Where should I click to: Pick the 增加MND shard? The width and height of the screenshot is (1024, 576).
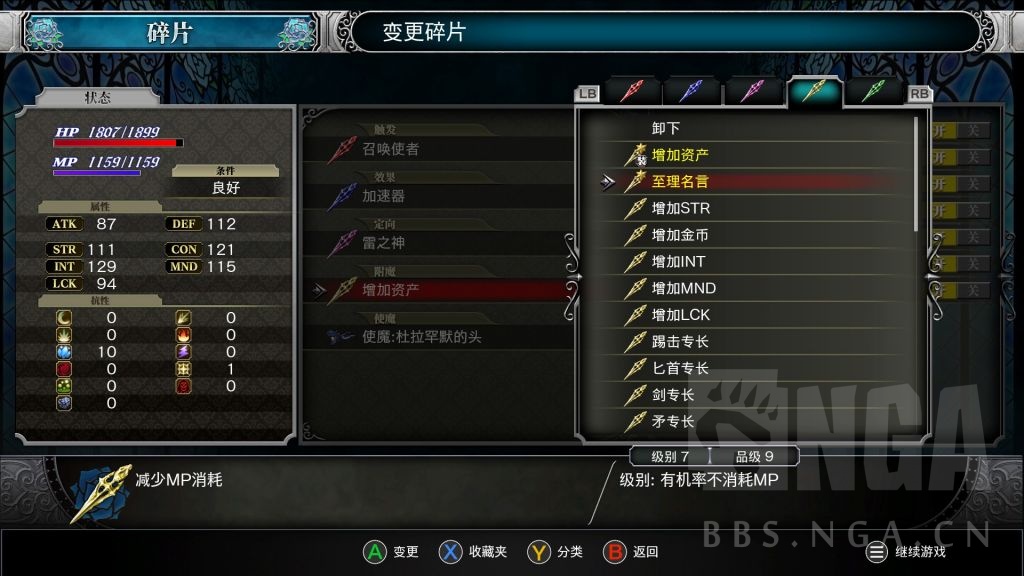pyautogui.click(x=683, y=288)
